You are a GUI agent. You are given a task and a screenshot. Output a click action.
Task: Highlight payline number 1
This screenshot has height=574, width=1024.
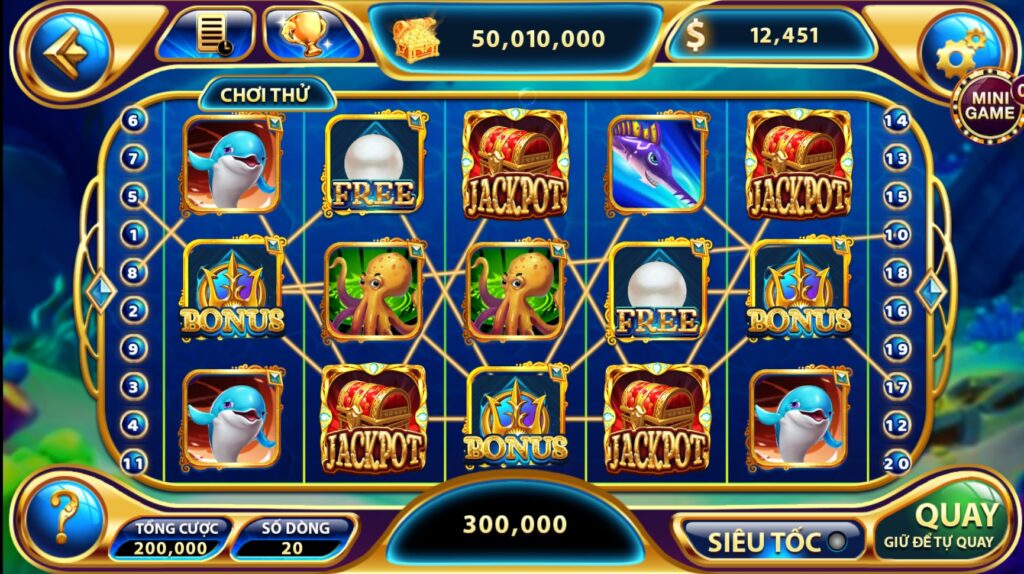click(134, 234)
